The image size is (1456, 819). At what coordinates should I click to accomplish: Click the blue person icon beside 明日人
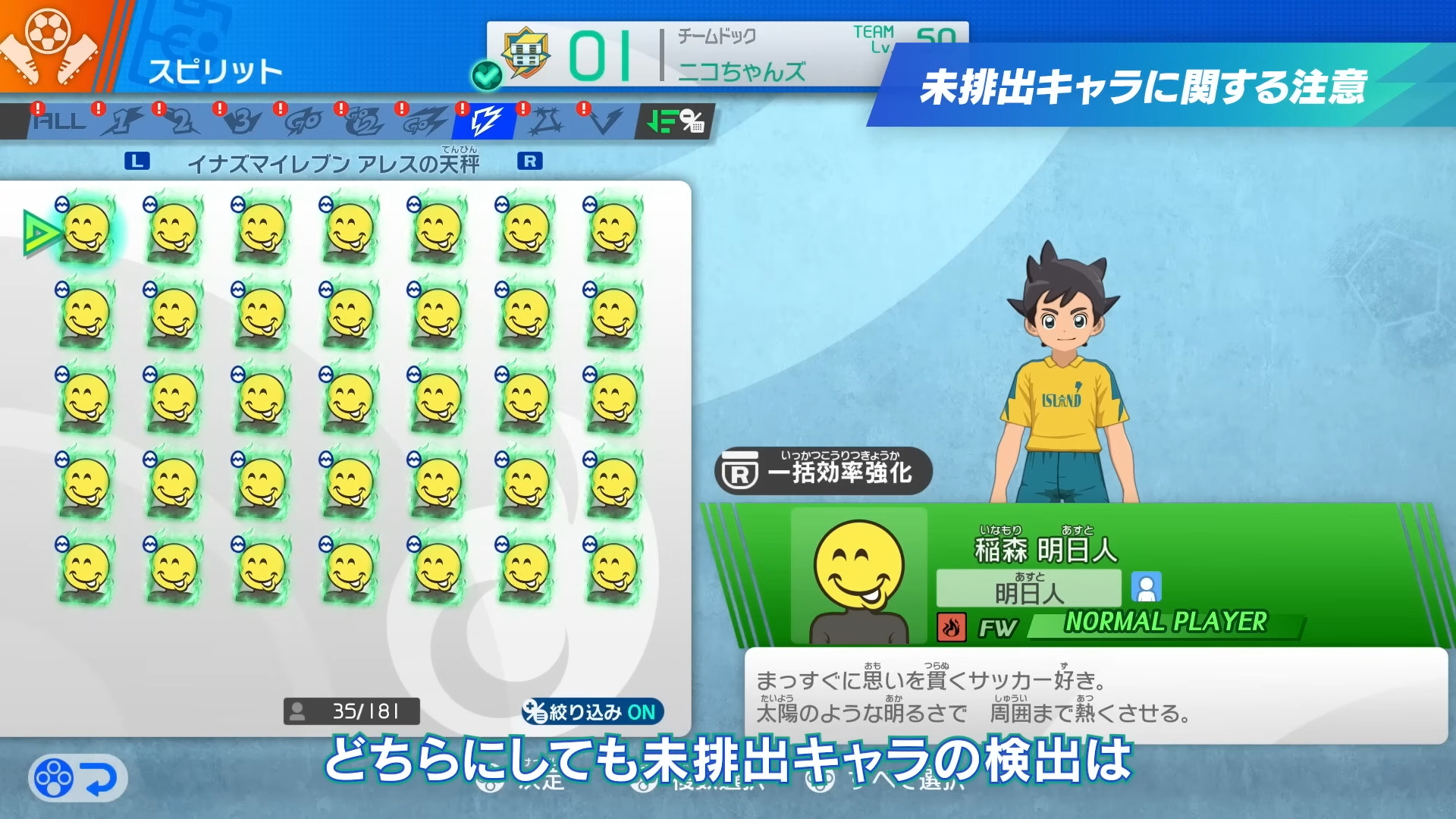[x=1146, y=588]
